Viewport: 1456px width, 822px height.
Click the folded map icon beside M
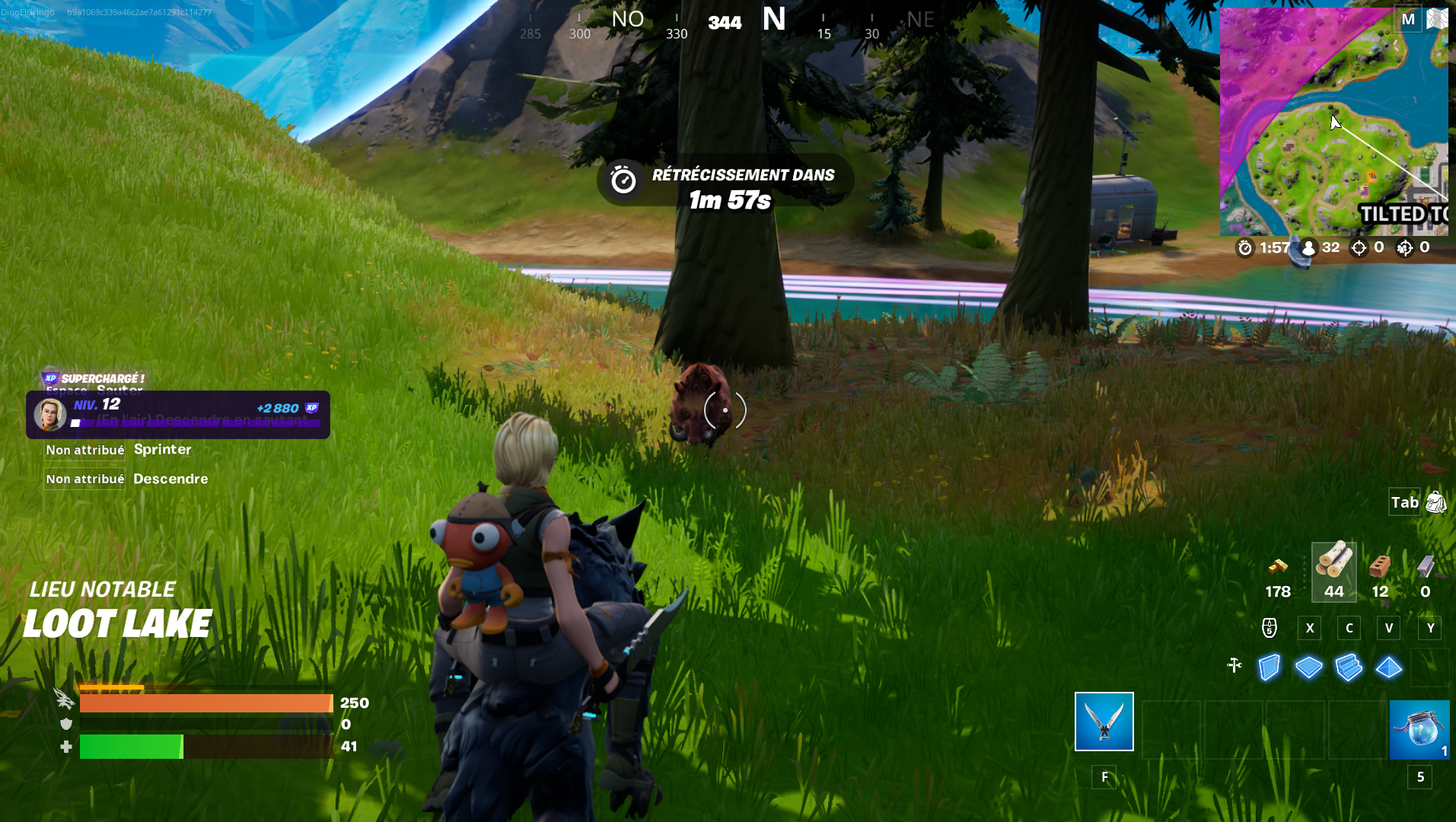[x=1438, y=18]
